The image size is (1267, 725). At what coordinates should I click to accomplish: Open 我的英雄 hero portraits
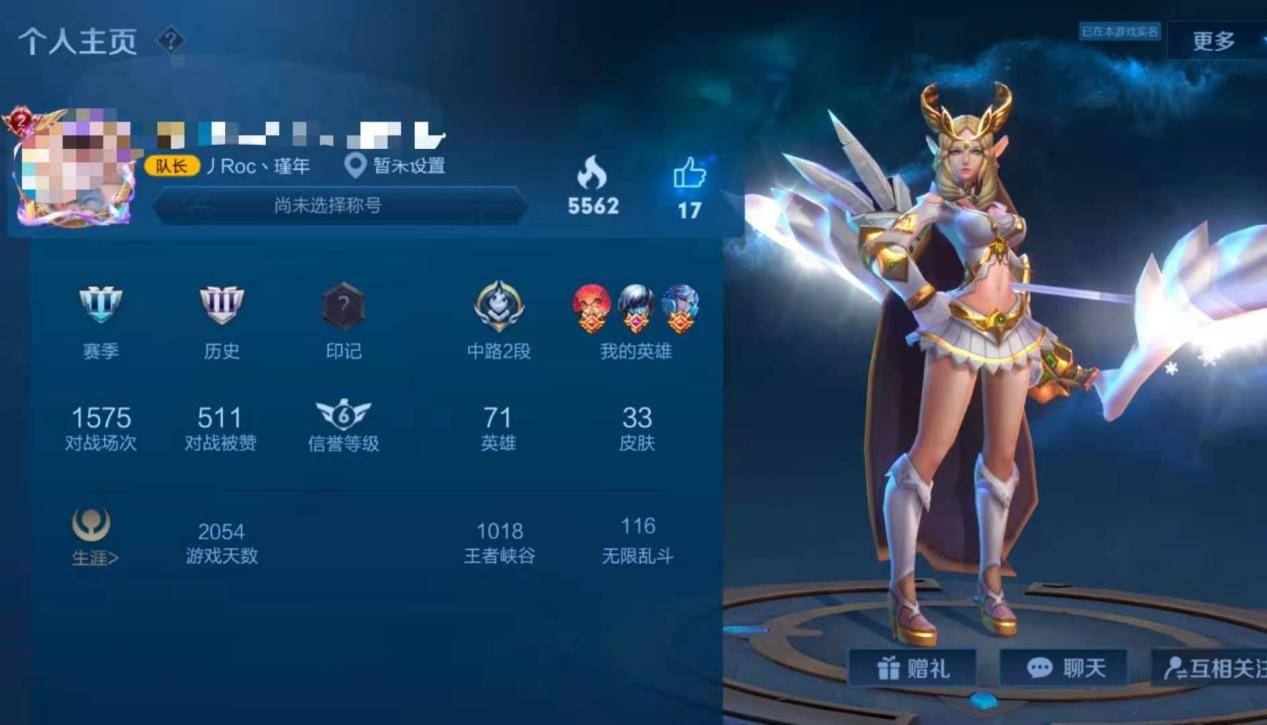(636, 307)
